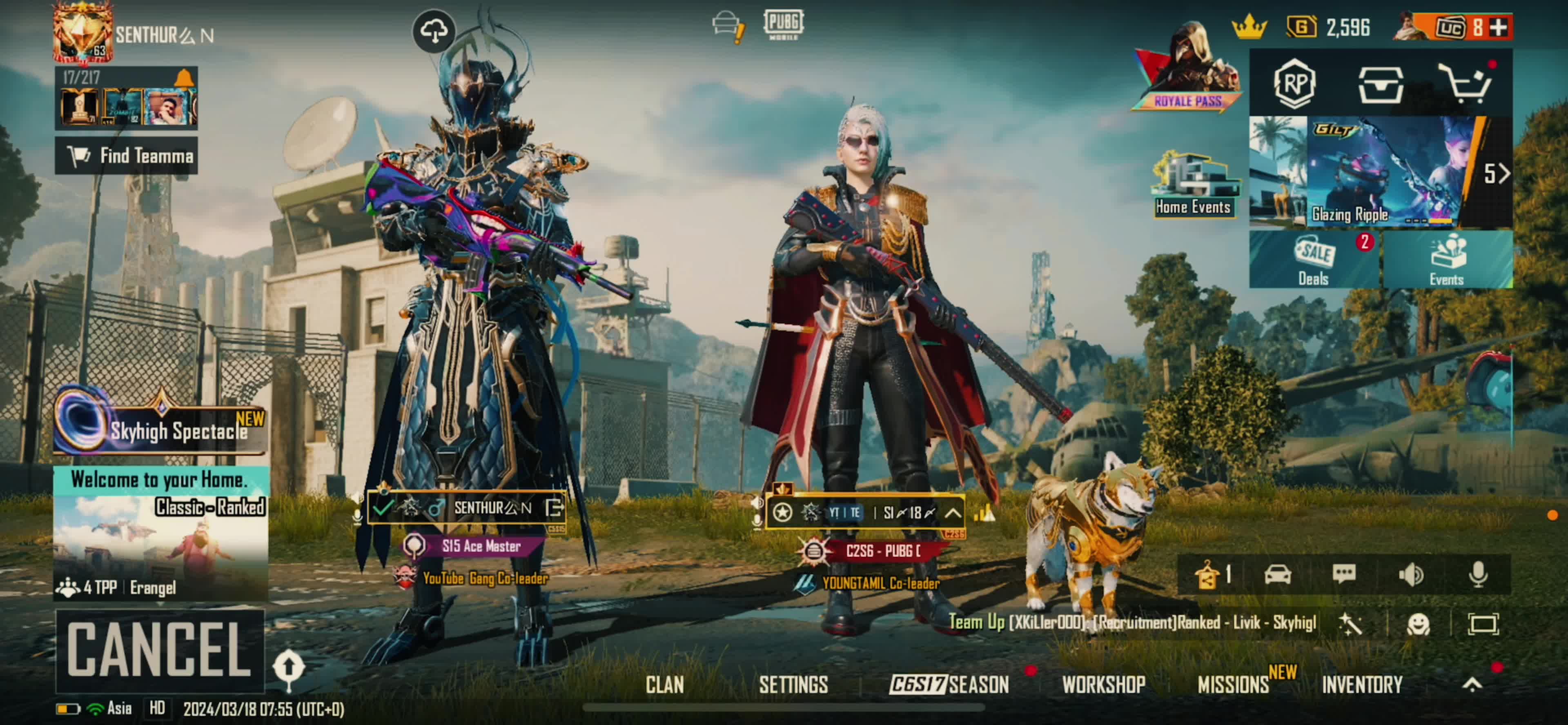Add UC with the plus button

click(x=1499, y=27)
